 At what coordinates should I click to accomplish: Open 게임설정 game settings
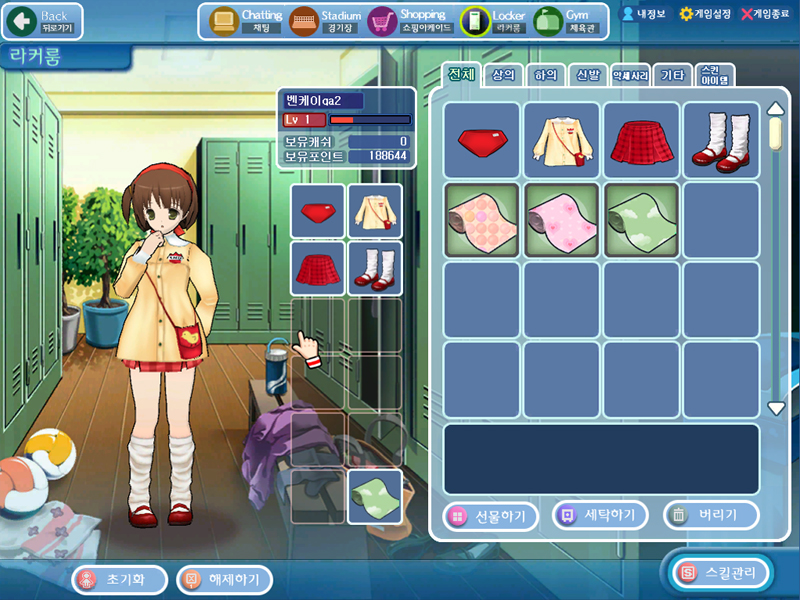click(x=707, y=14)
